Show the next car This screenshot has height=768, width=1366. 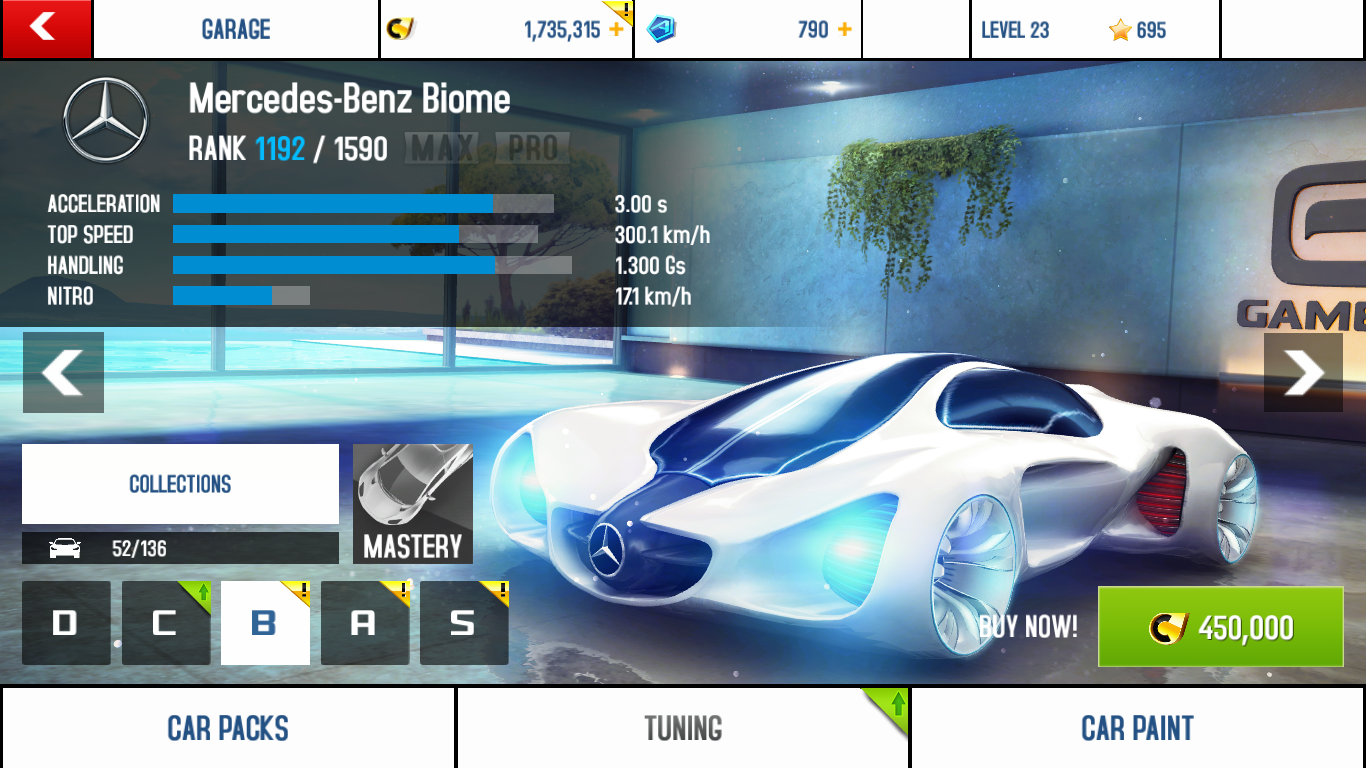(x=1303, y=372)
